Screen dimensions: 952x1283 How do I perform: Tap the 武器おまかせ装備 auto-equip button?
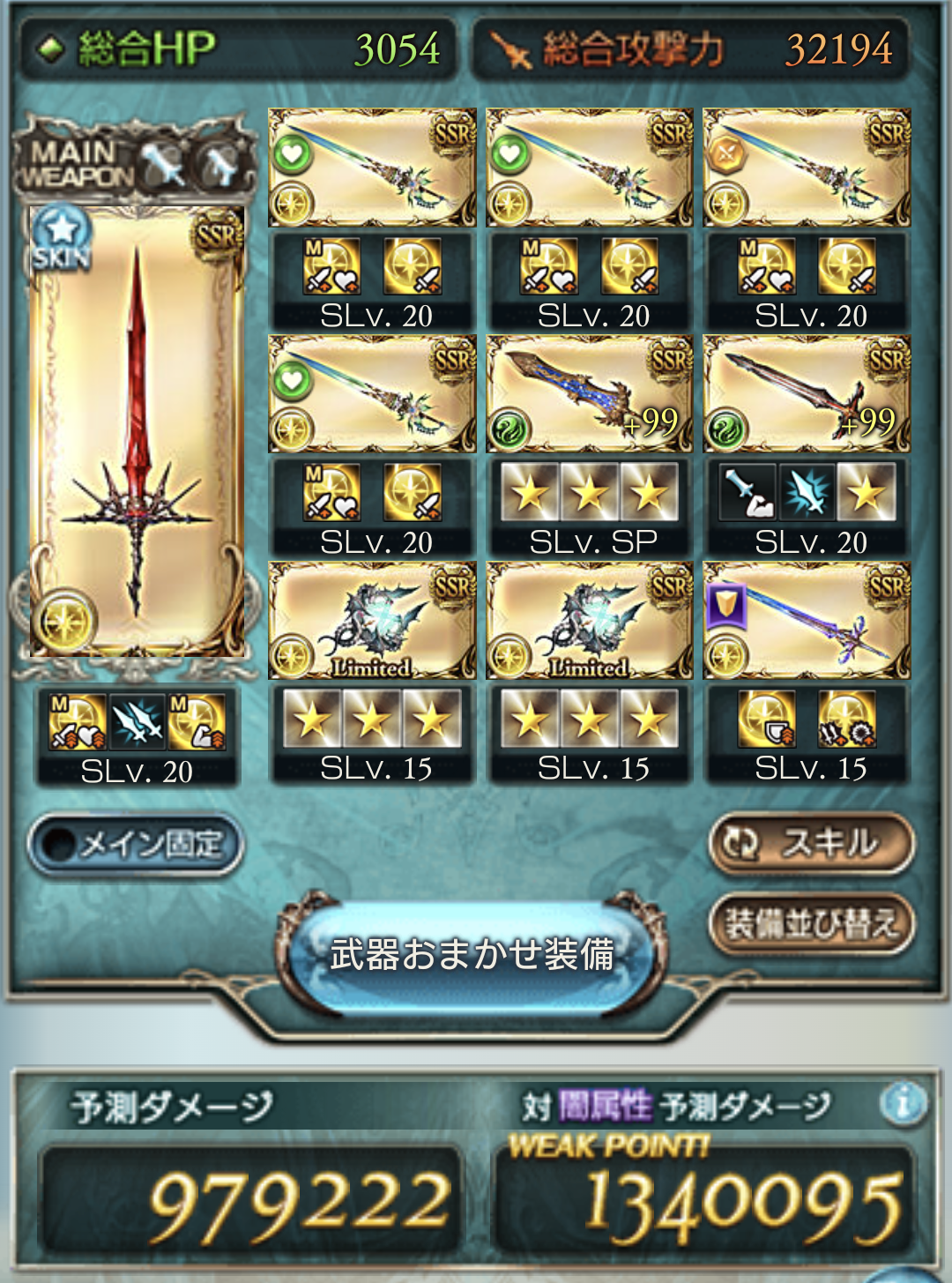tap(472, 954)
